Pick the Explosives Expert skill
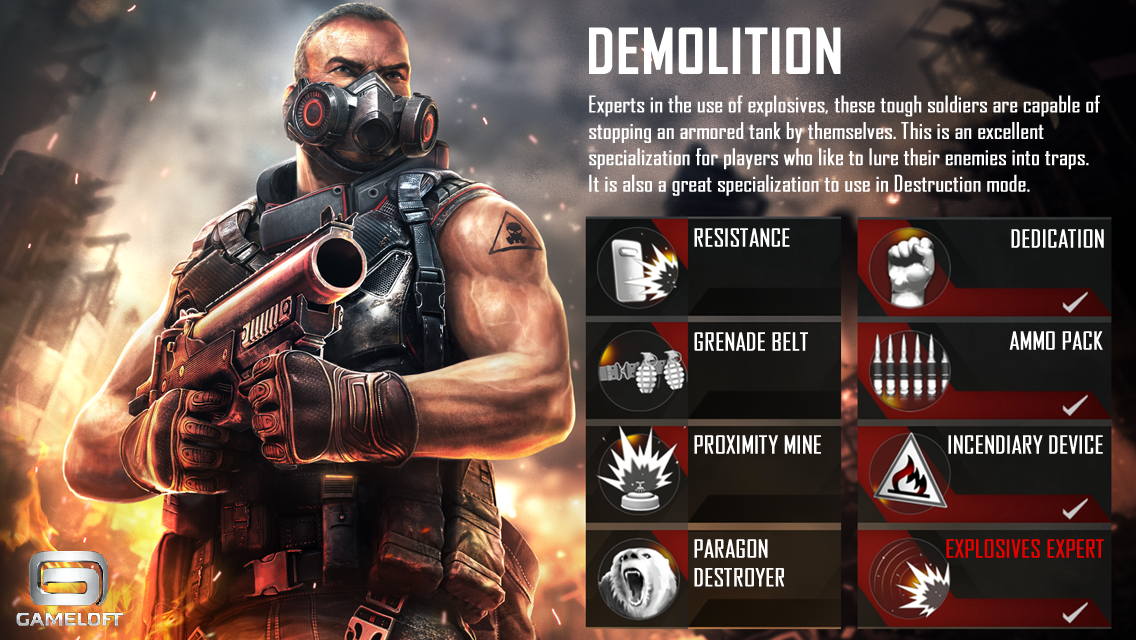Image resolution: width=1136 pixels, height=640 pixels. pos(984,576)
